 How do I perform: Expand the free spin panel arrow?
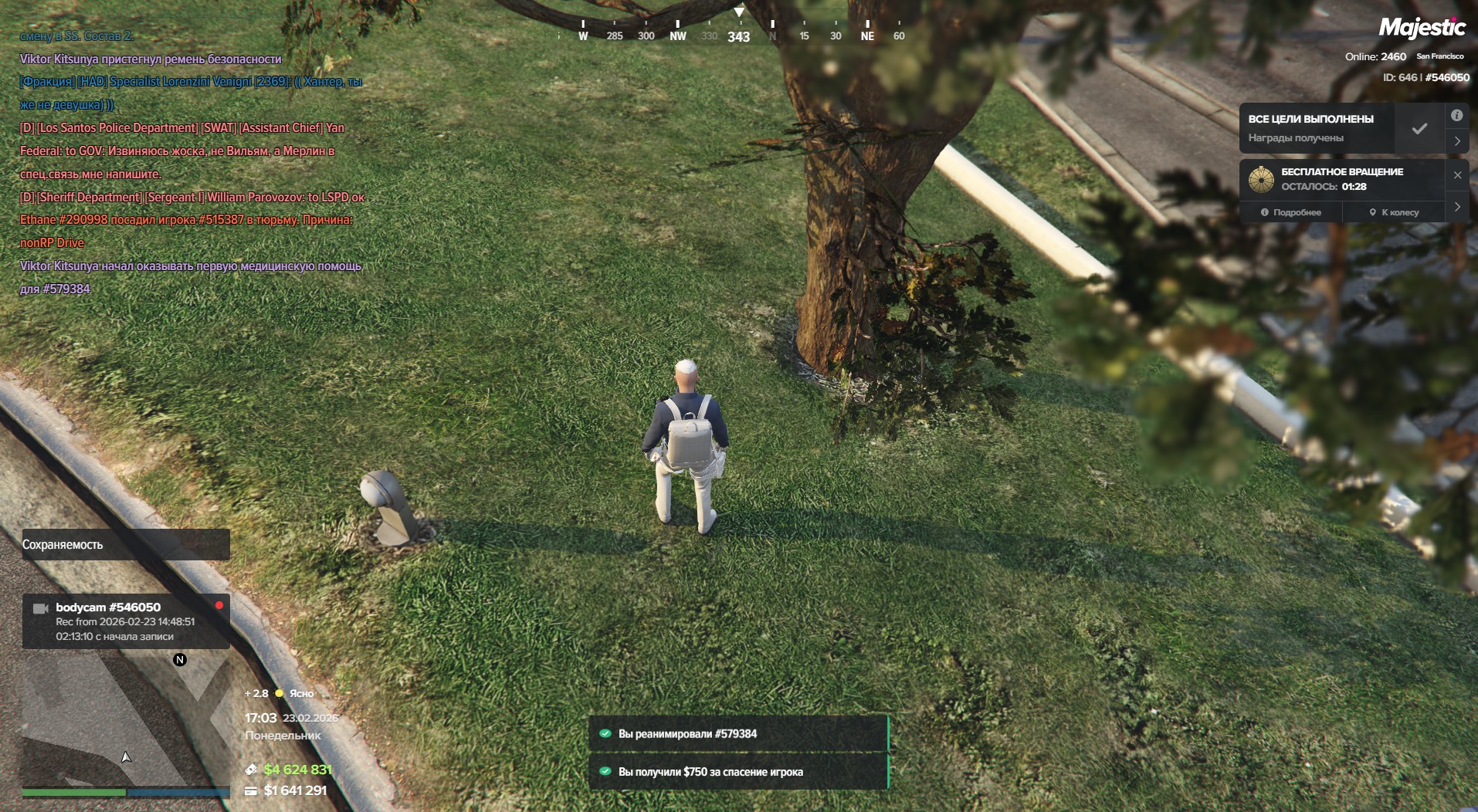[1456, 207]
